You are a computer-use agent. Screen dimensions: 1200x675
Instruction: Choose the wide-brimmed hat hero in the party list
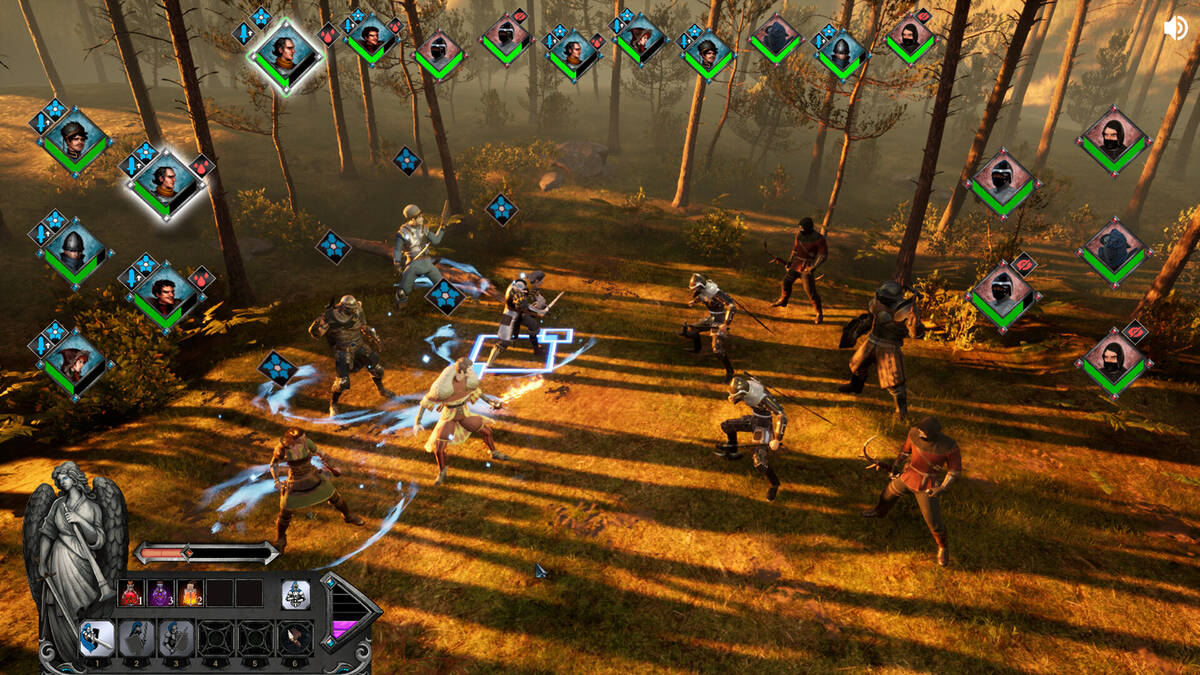(74, 140)
